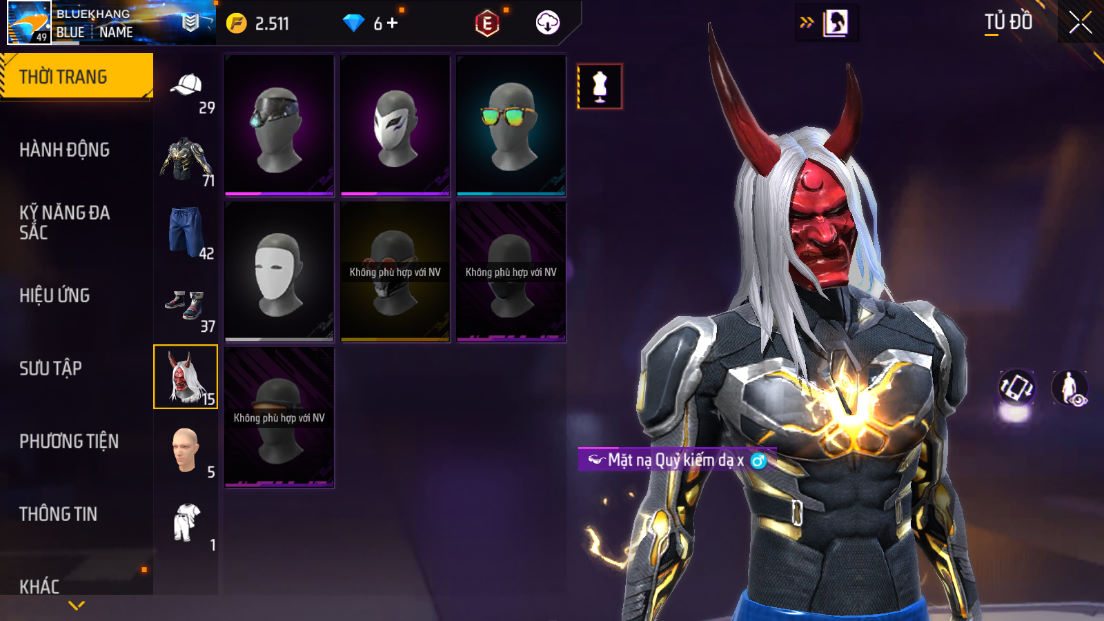This screenshot has height=621, width=1104.
Task: Open the Phương Tiện vehicles tab
Action: point(69,441)
